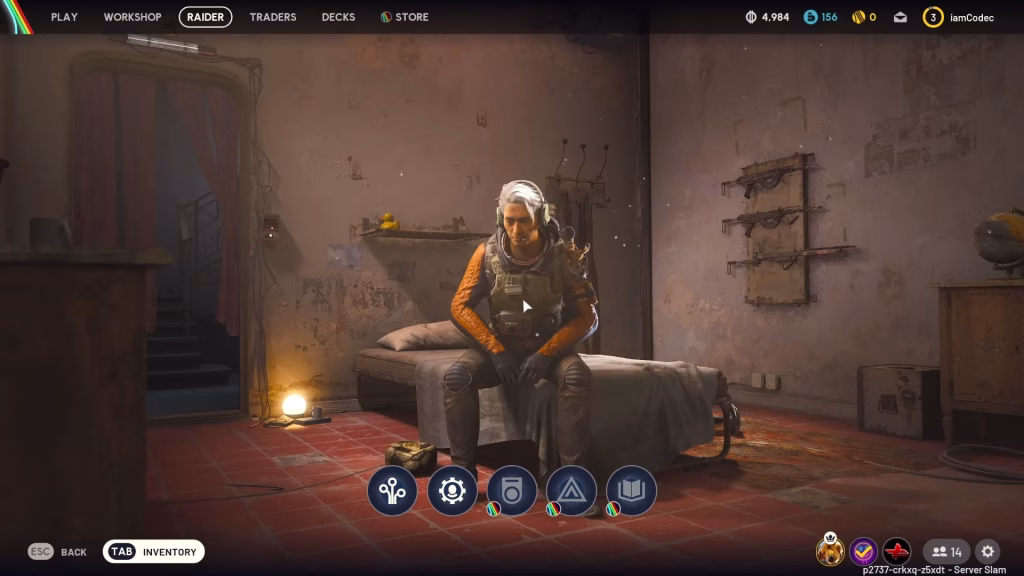Image resolution: width=1024 pixels, height=576 pixels.
Task: View the iamCodec player profile
Action: [959, 17]
